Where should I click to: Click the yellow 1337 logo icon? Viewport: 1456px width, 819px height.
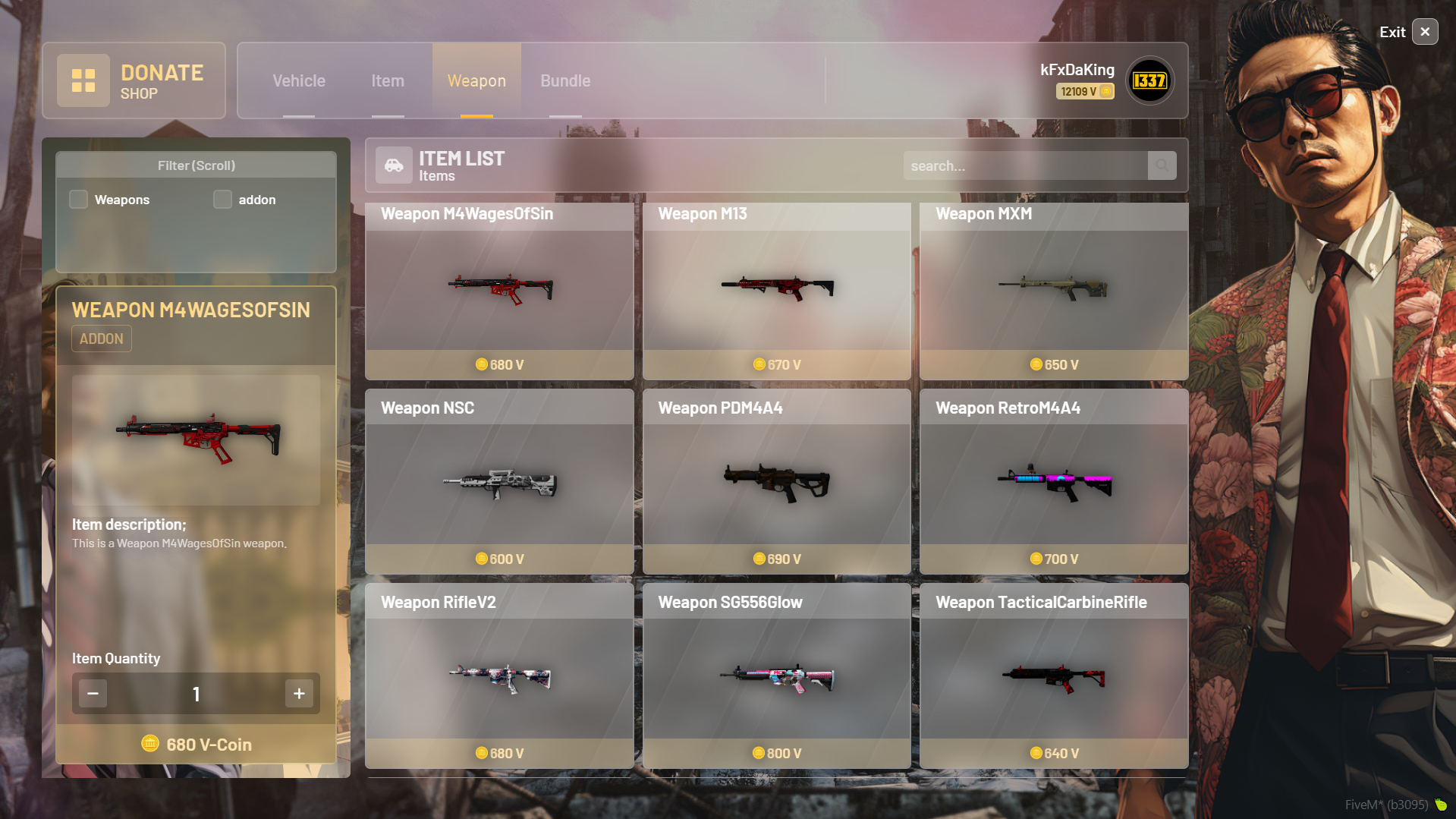(1149, 81)
